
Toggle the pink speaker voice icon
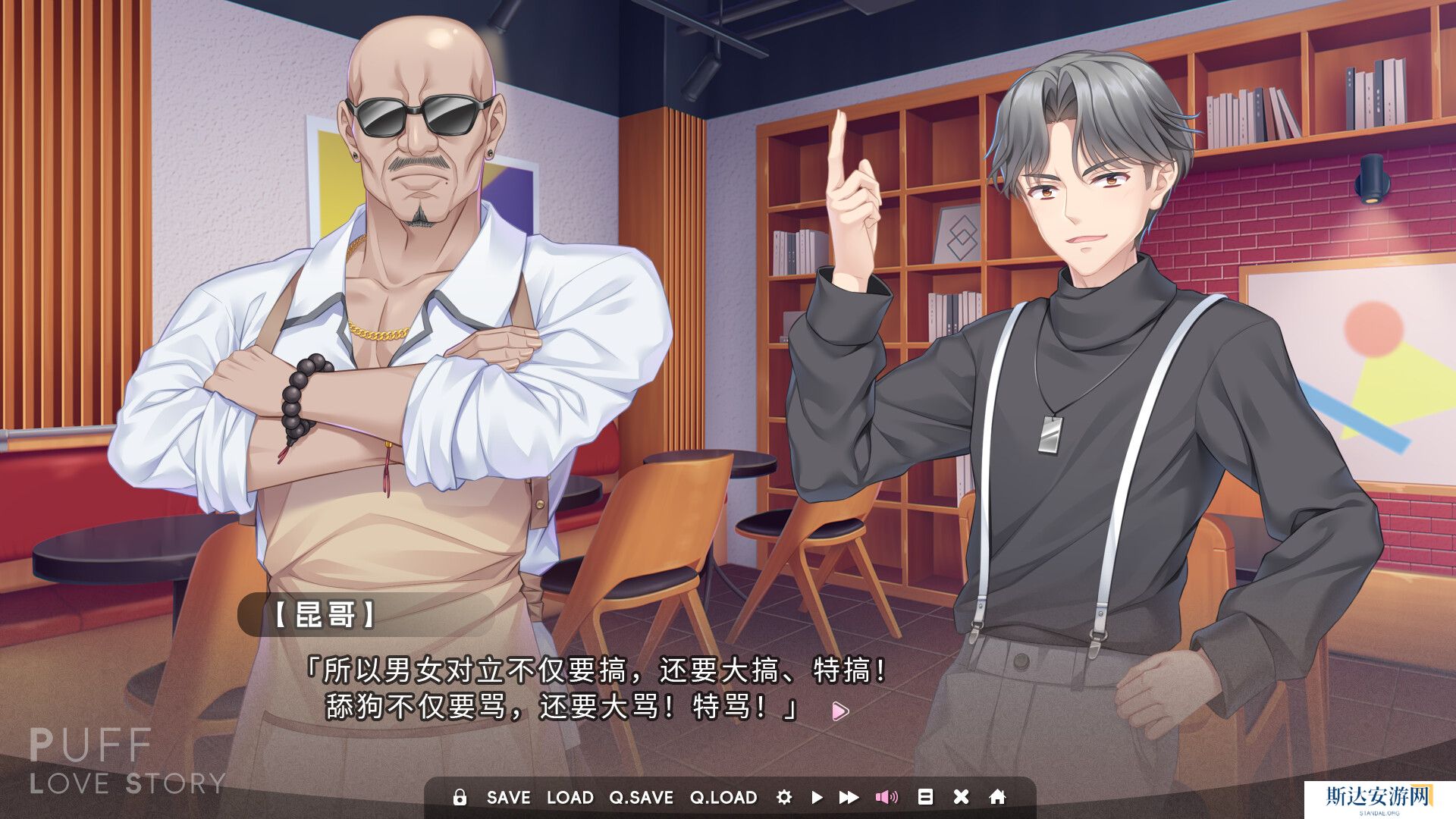tap(886, 797)
